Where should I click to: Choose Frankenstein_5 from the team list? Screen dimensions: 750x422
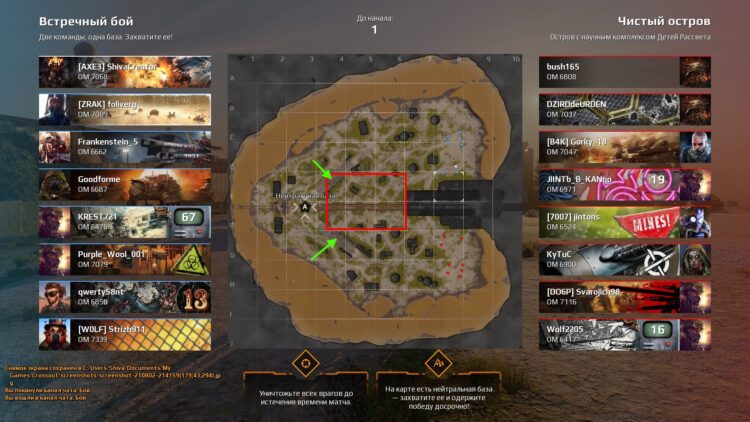click(125, 147)
